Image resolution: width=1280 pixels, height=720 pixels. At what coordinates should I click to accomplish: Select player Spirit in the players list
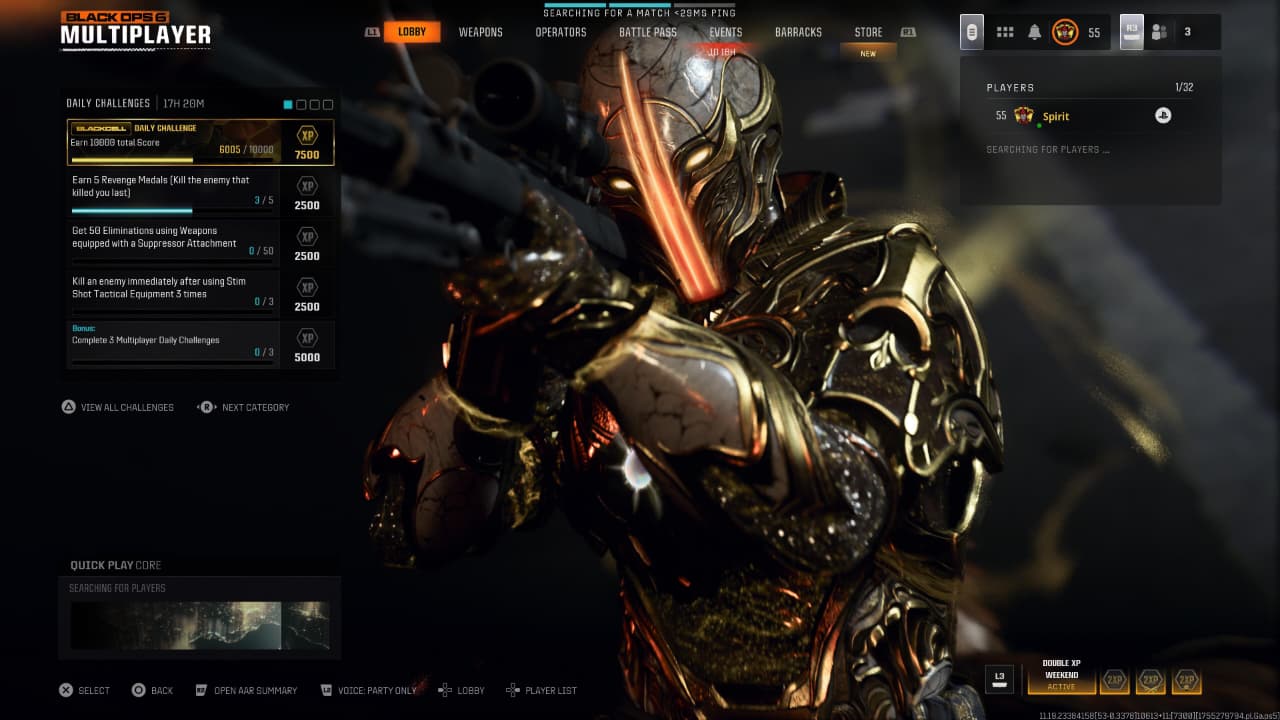[1056, 116]
